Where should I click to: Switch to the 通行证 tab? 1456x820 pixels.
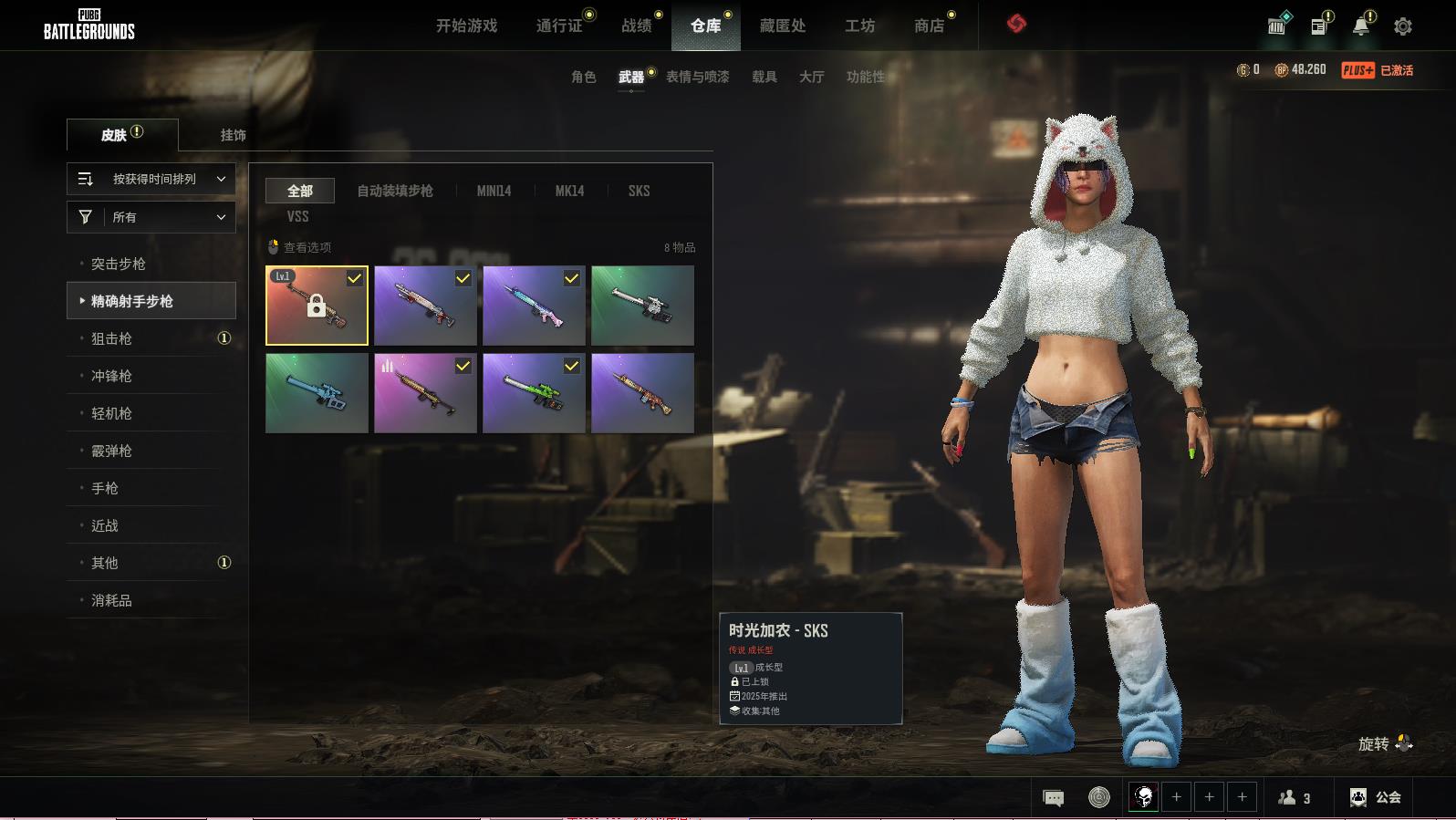(x=559, y=26)
